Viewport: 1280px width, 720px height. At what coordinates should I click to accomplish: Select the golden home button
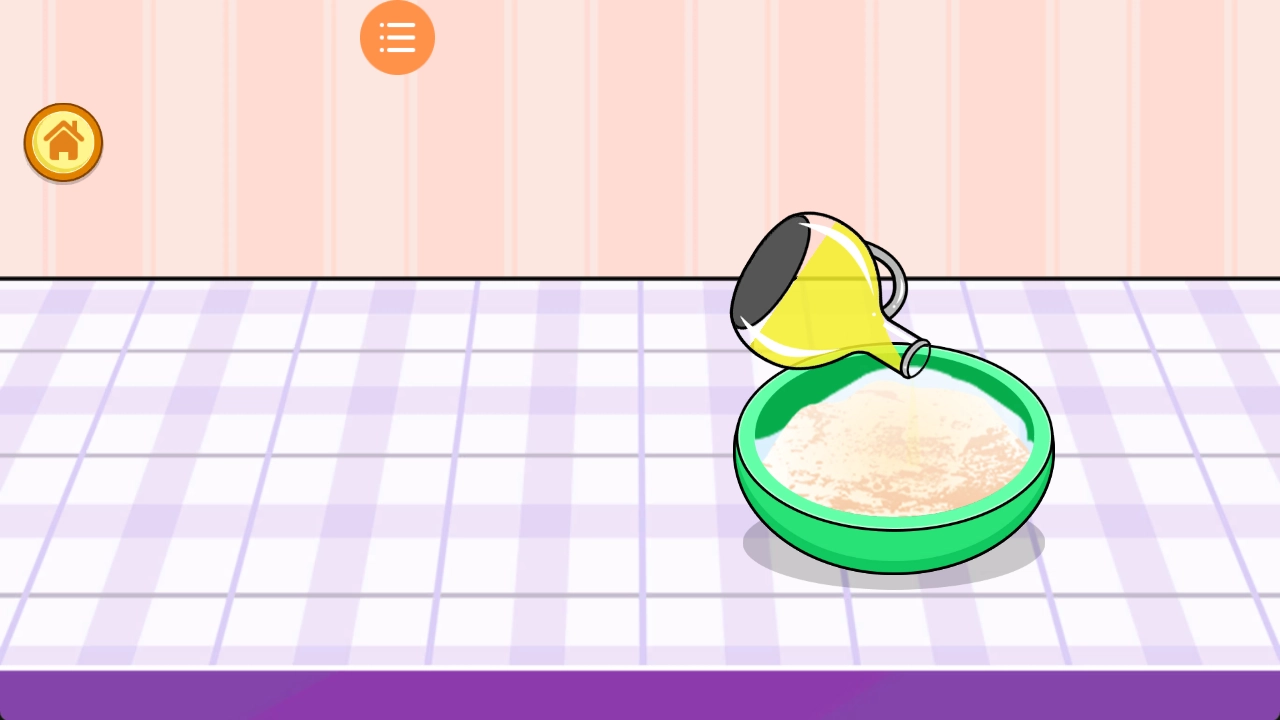[x=63, y=142]
